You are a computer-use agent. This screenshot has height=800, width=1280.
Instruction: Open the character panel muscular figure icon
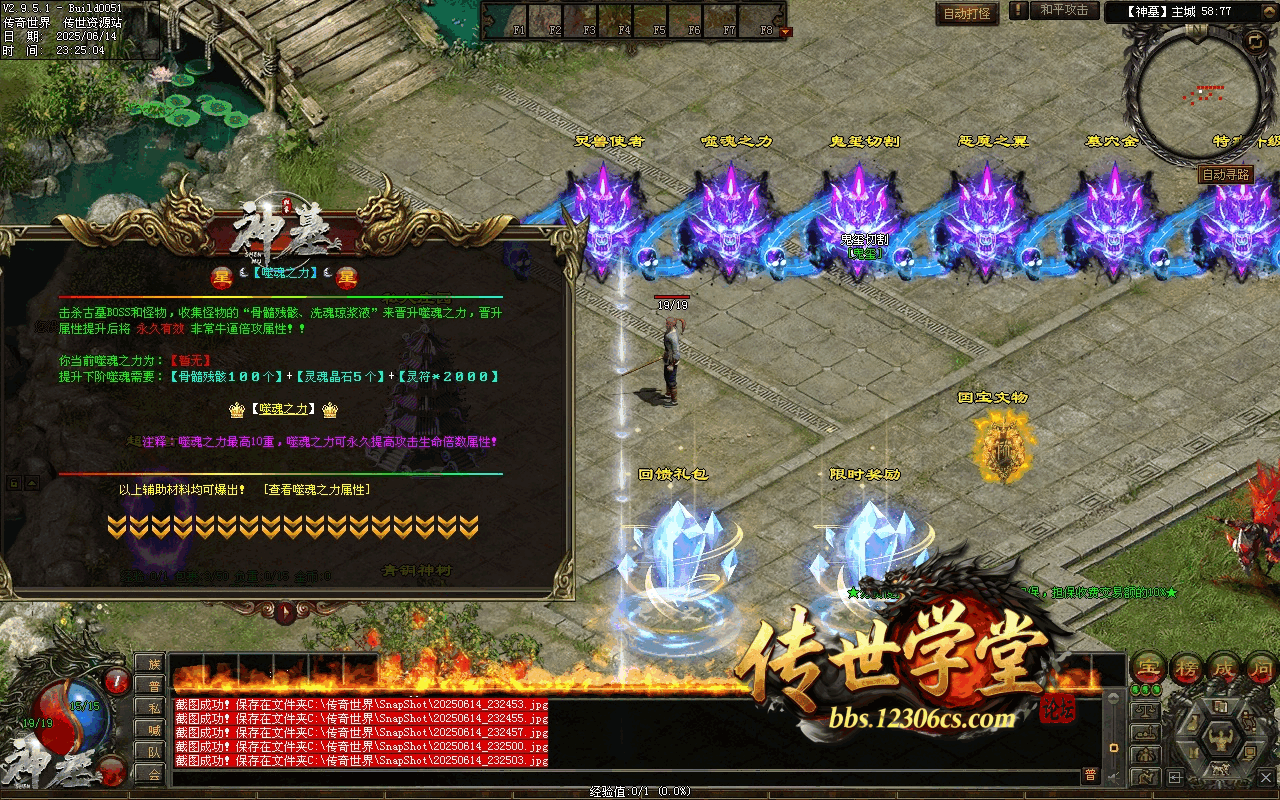pyautogui.click(x=1220, y=741)
